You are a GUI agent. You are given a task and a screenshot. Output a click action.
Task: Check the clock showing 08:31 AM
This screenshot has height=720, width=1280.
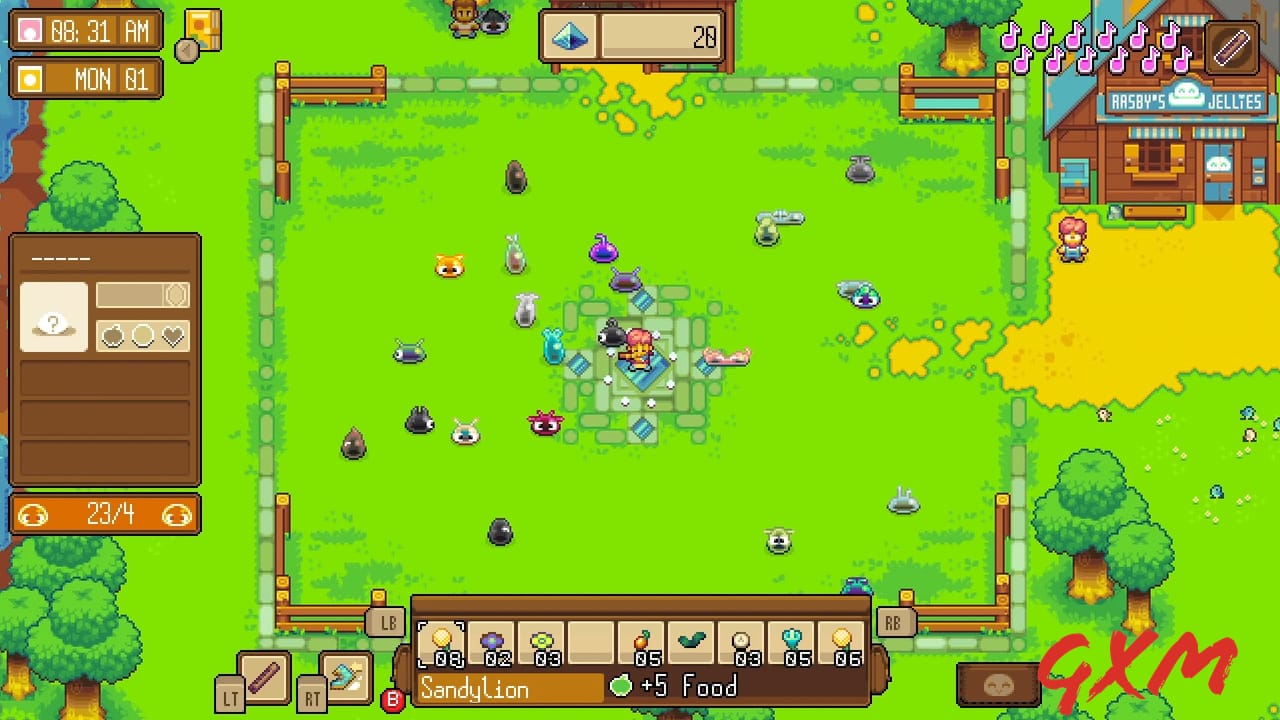85,31
